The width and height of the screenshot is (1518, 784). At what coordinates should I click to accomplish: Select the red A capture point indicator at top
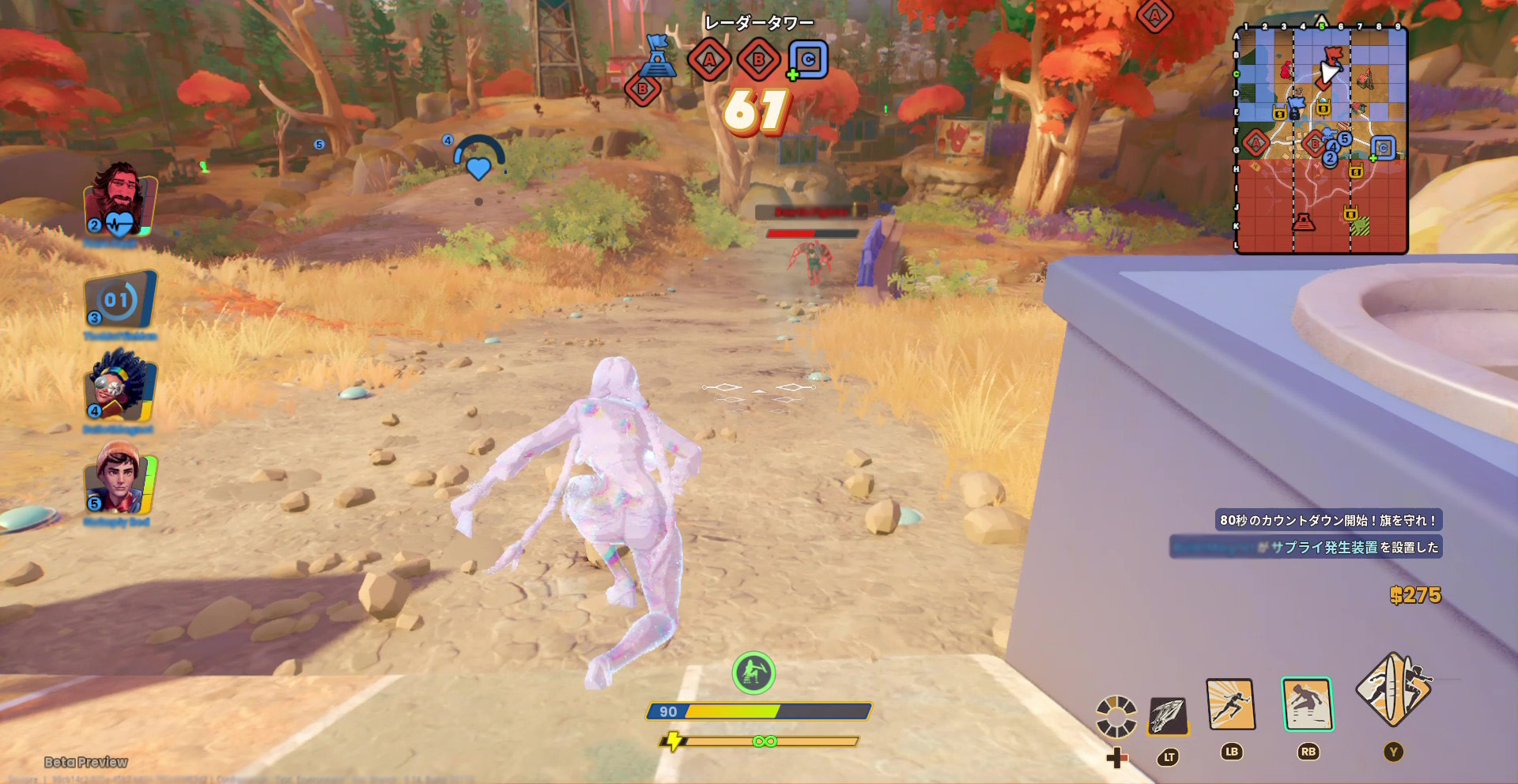coord(708,59)
